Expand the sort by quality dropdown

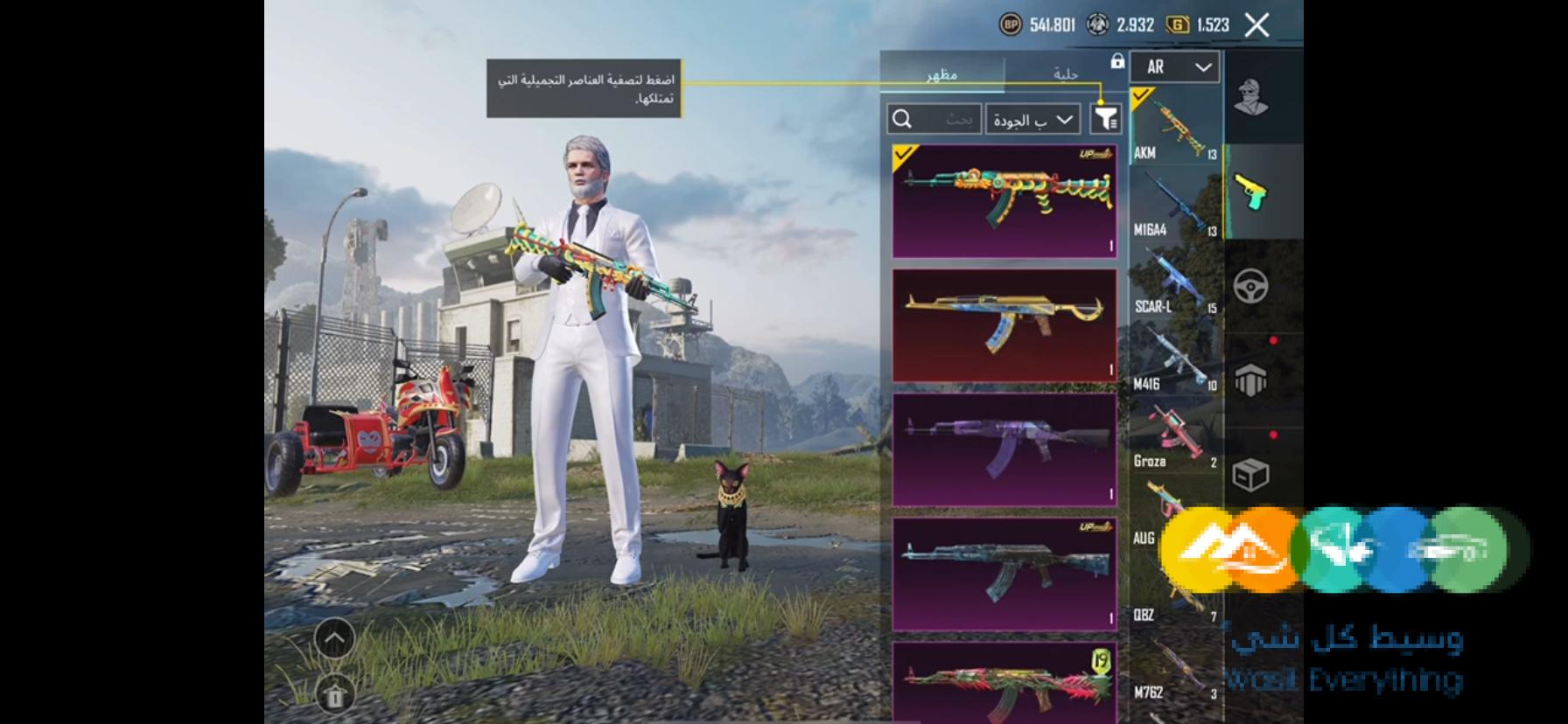1032,119
